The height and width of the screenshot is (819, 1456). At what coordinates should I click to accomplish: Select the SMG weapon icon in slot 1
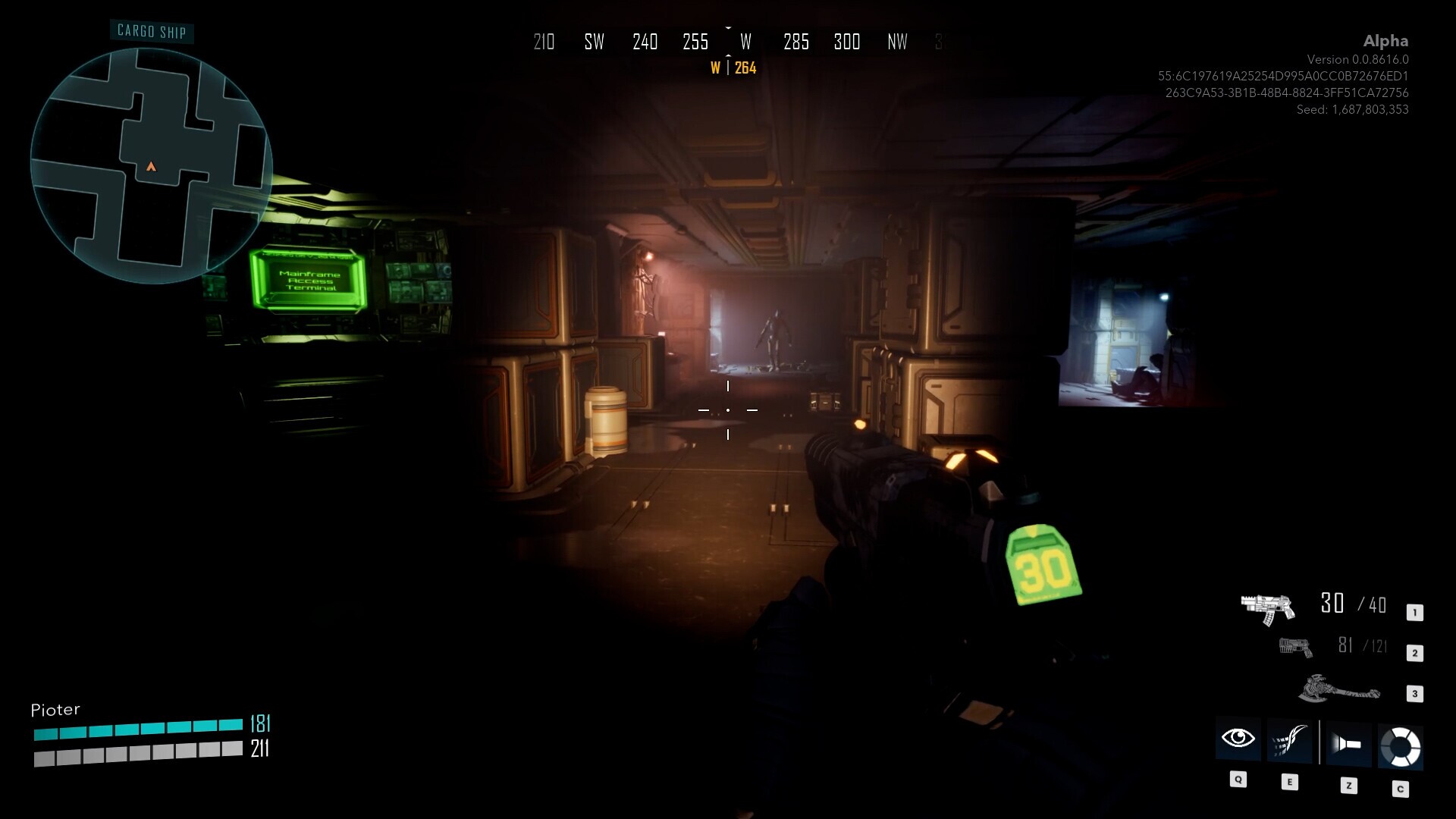click(1269, 607)
